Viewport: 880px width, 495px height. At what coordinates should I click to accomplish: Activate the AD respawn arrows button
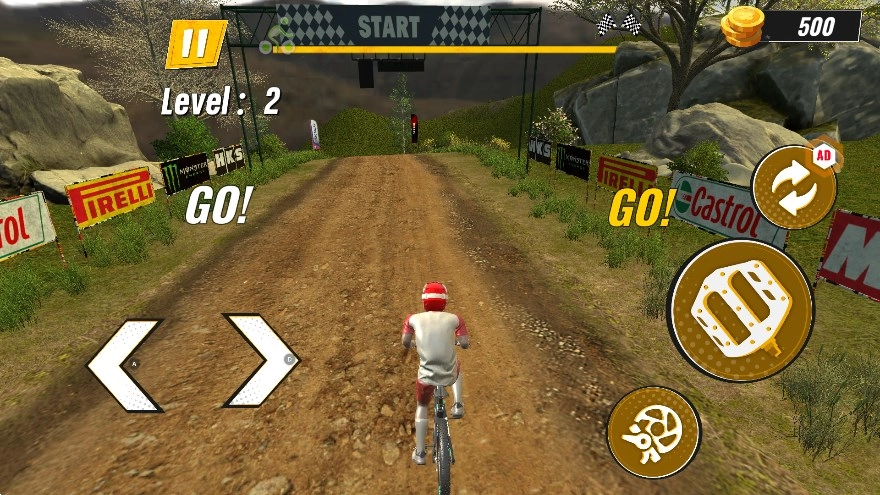[x=793, y=187]
